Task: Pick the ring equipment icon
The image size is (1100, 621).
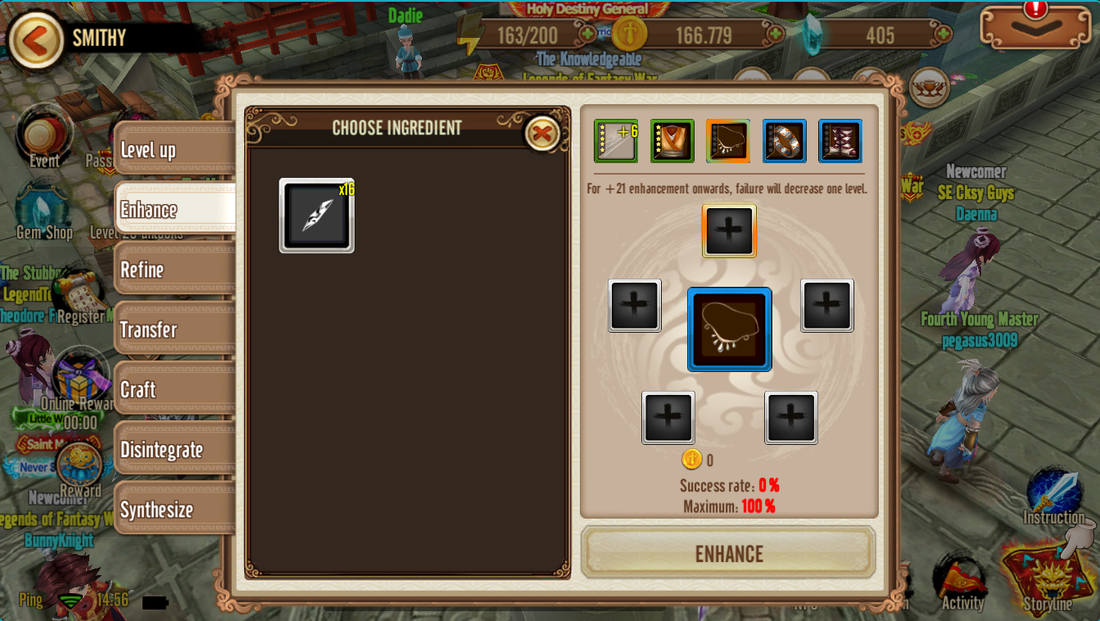Action: pos(784,141)
